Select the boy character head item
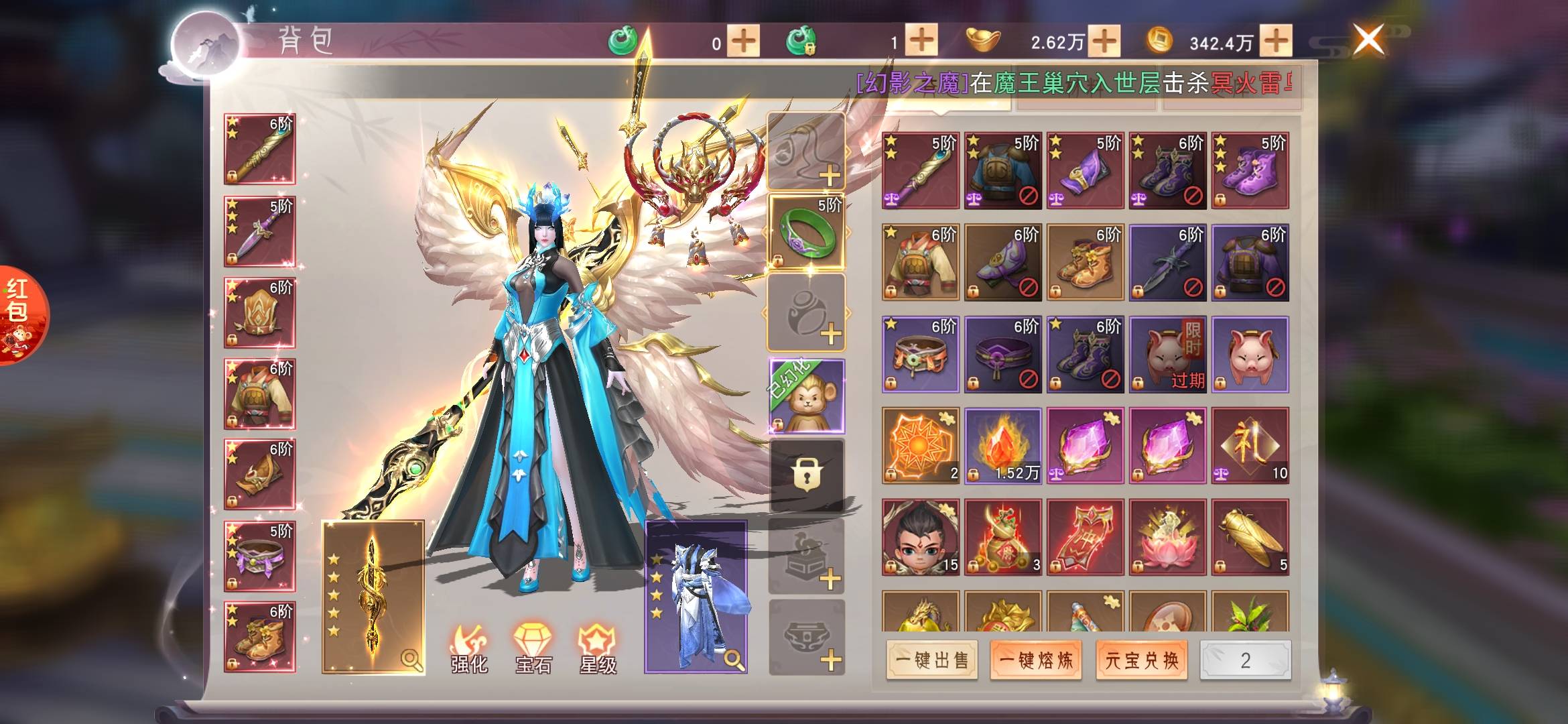Viewport: 1568px width, 724px height. coord(920,537)
